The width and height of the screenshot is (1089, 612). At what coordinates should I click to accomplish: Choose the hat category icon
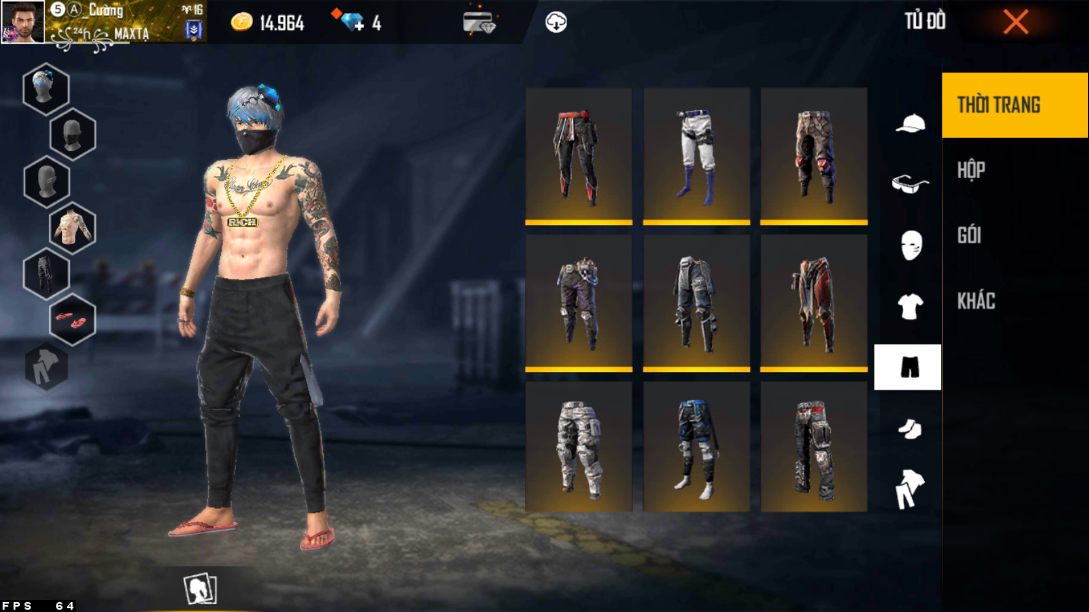point(909,124)
